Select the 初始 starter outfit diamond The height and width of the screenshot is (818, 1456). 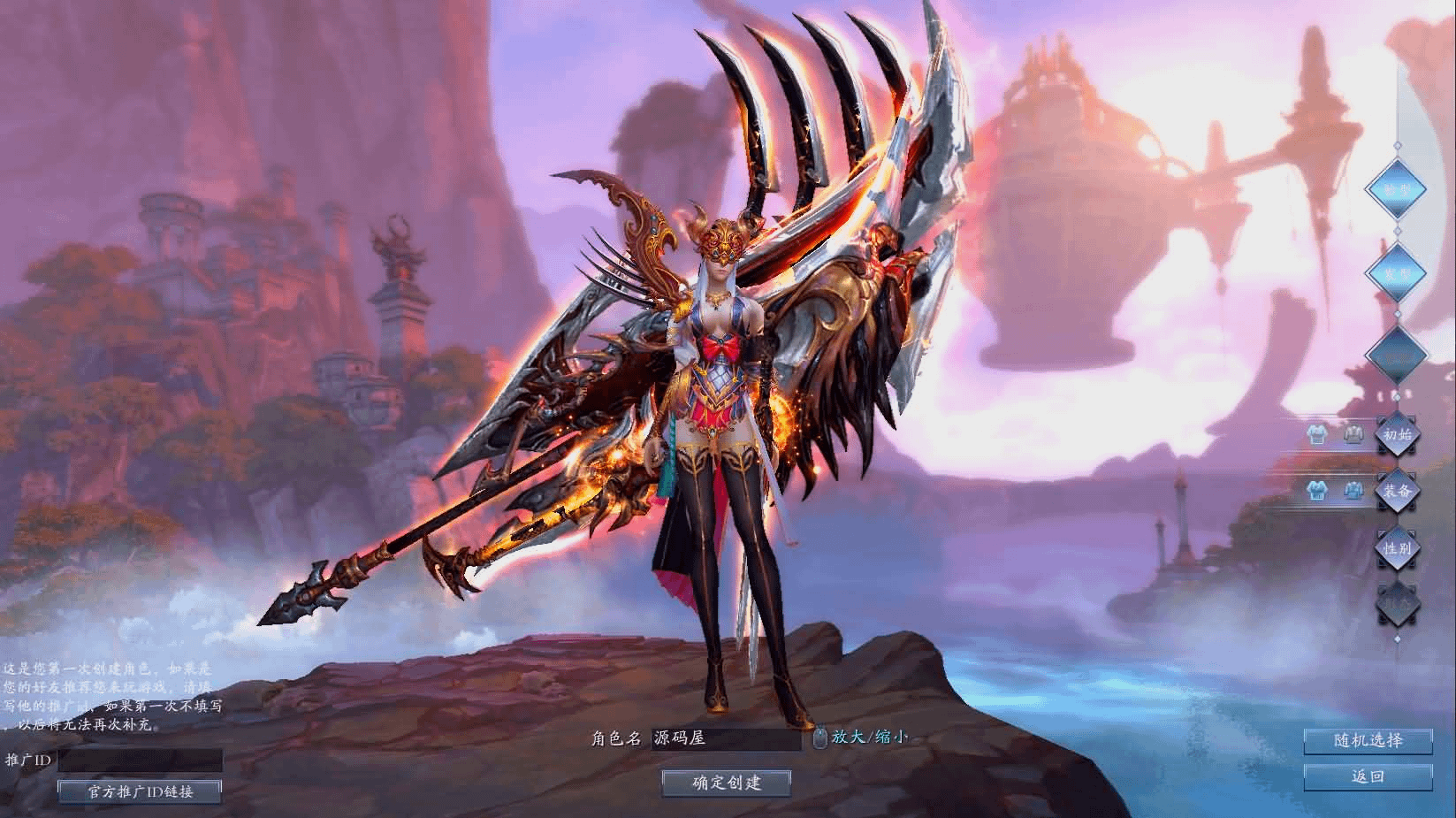click(x=1397, y=435)
